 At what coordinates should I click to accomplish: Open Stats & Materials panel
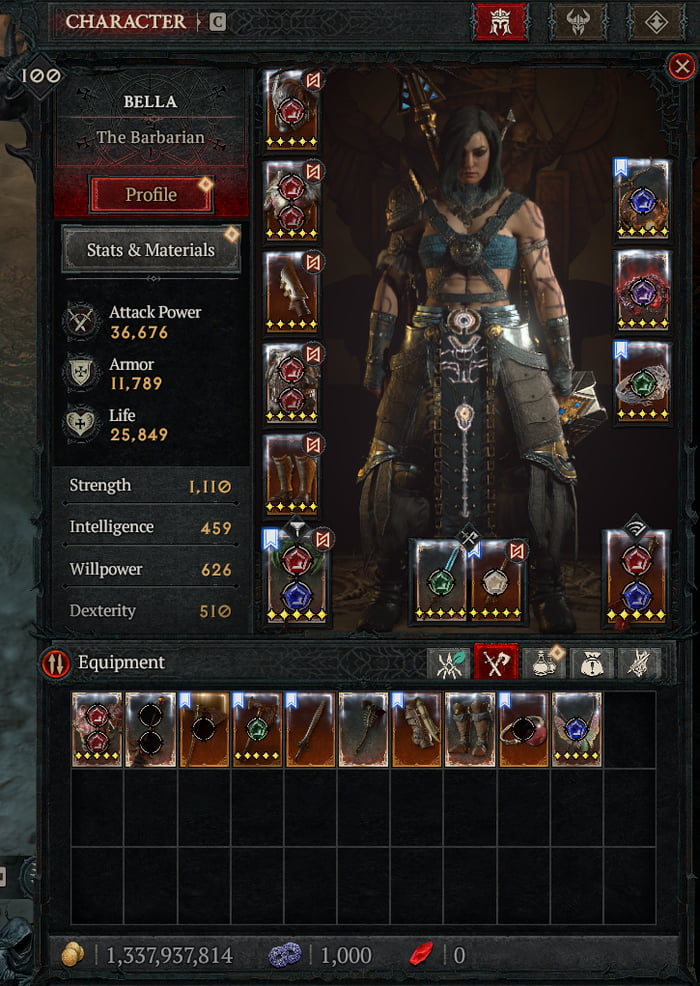[151, 249]
